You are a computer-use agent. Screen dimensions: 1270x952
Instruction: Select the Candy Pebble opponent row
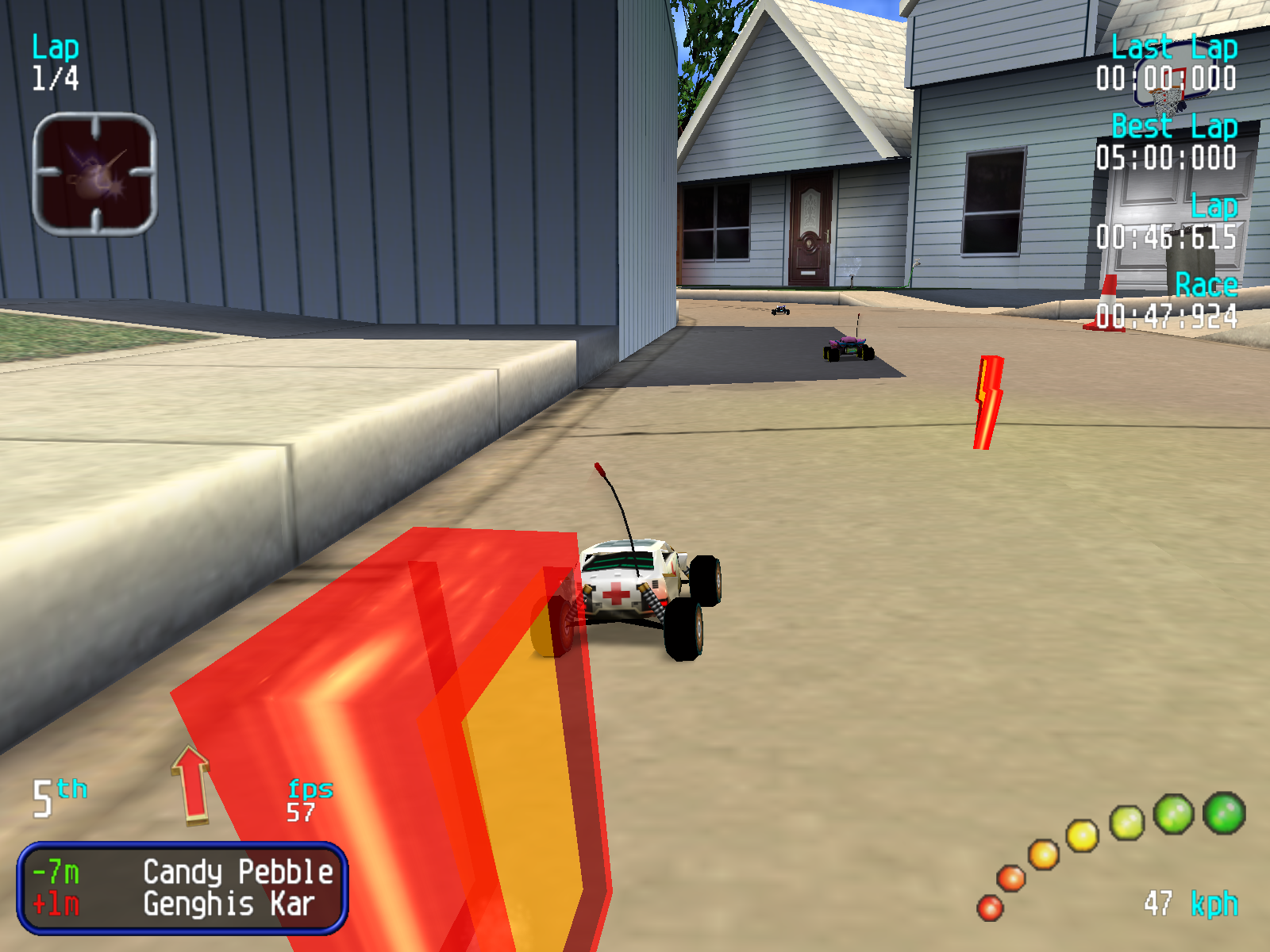coord(182,872)
